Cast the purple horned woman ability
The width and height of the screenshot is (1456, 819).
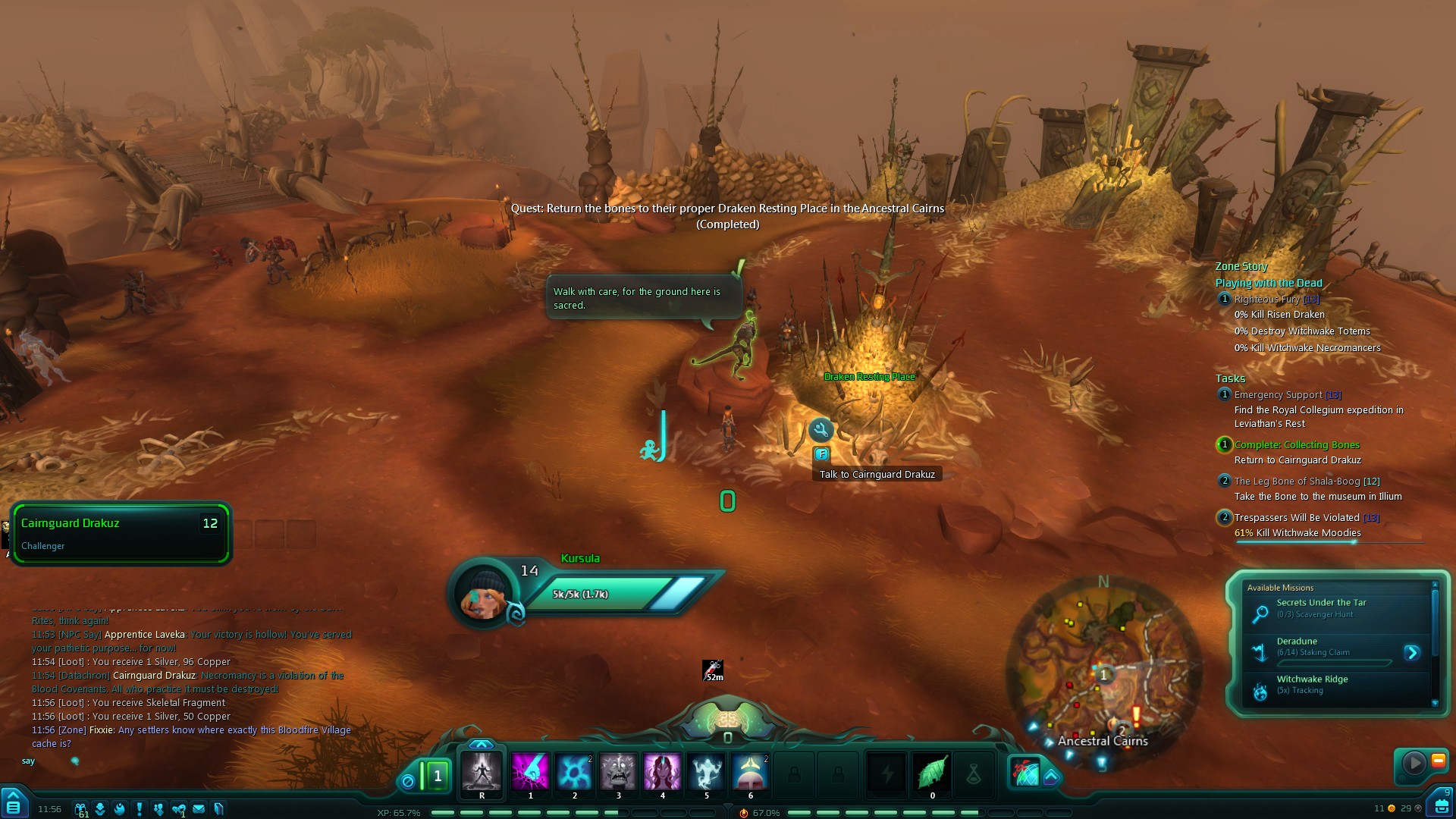point(662,772)
